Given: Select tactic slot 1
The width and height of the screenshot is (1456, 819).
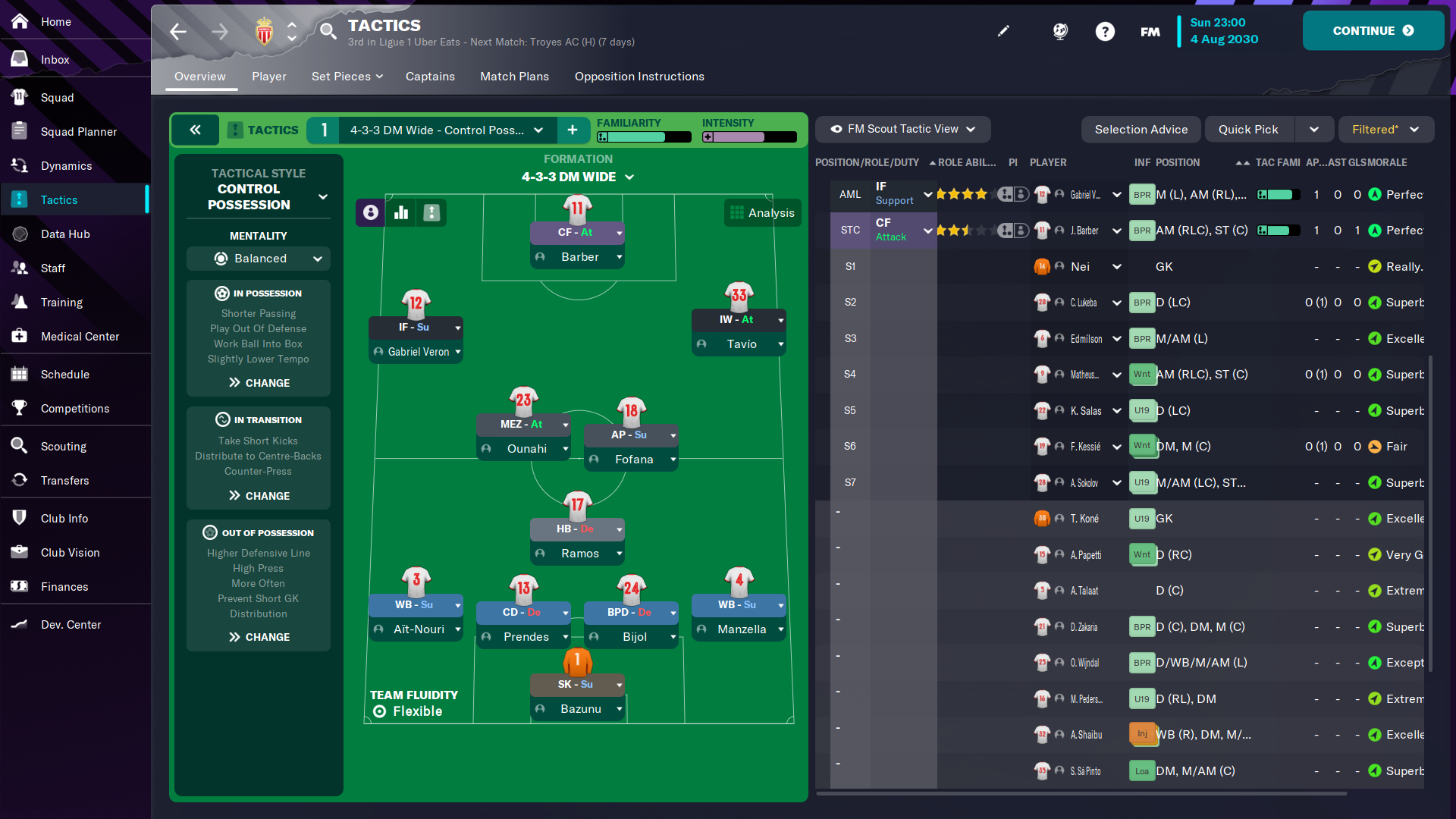Looking at the screenshot, I should [323, 130].
